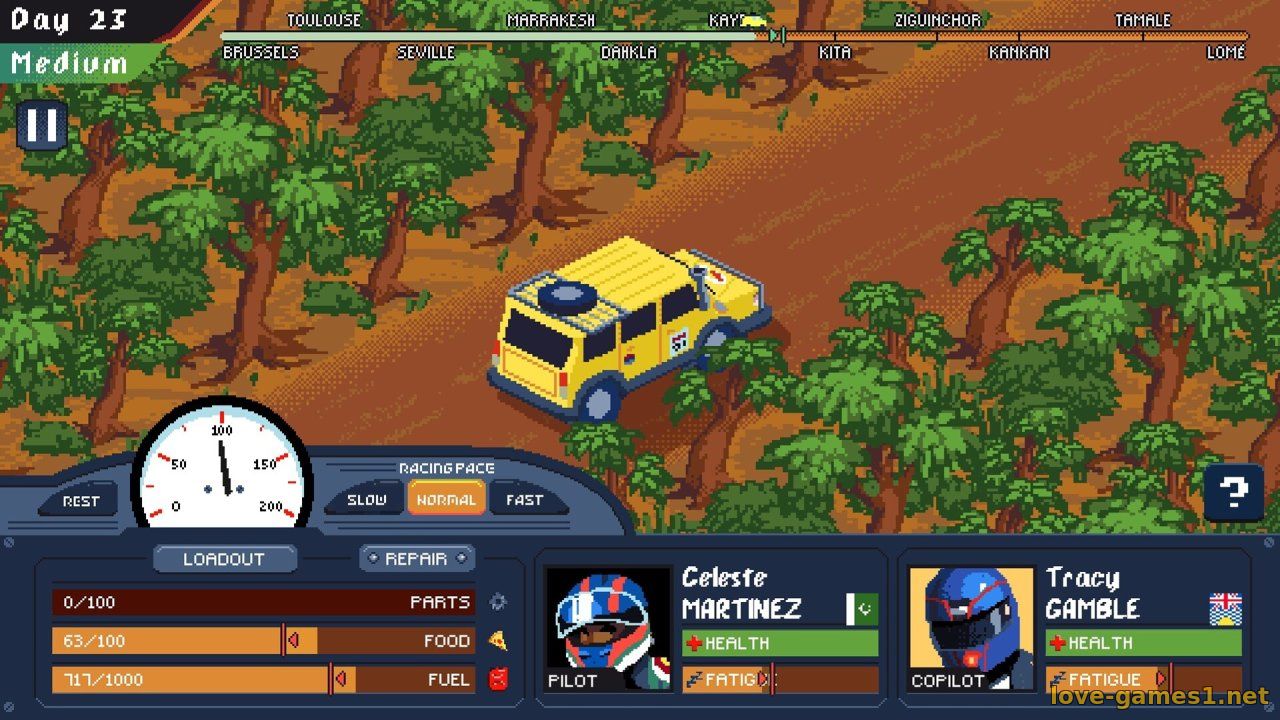This screenshot has width=1280, height=720.
Task: Open the question mark help button
Action: click(x=1234, y=492)
